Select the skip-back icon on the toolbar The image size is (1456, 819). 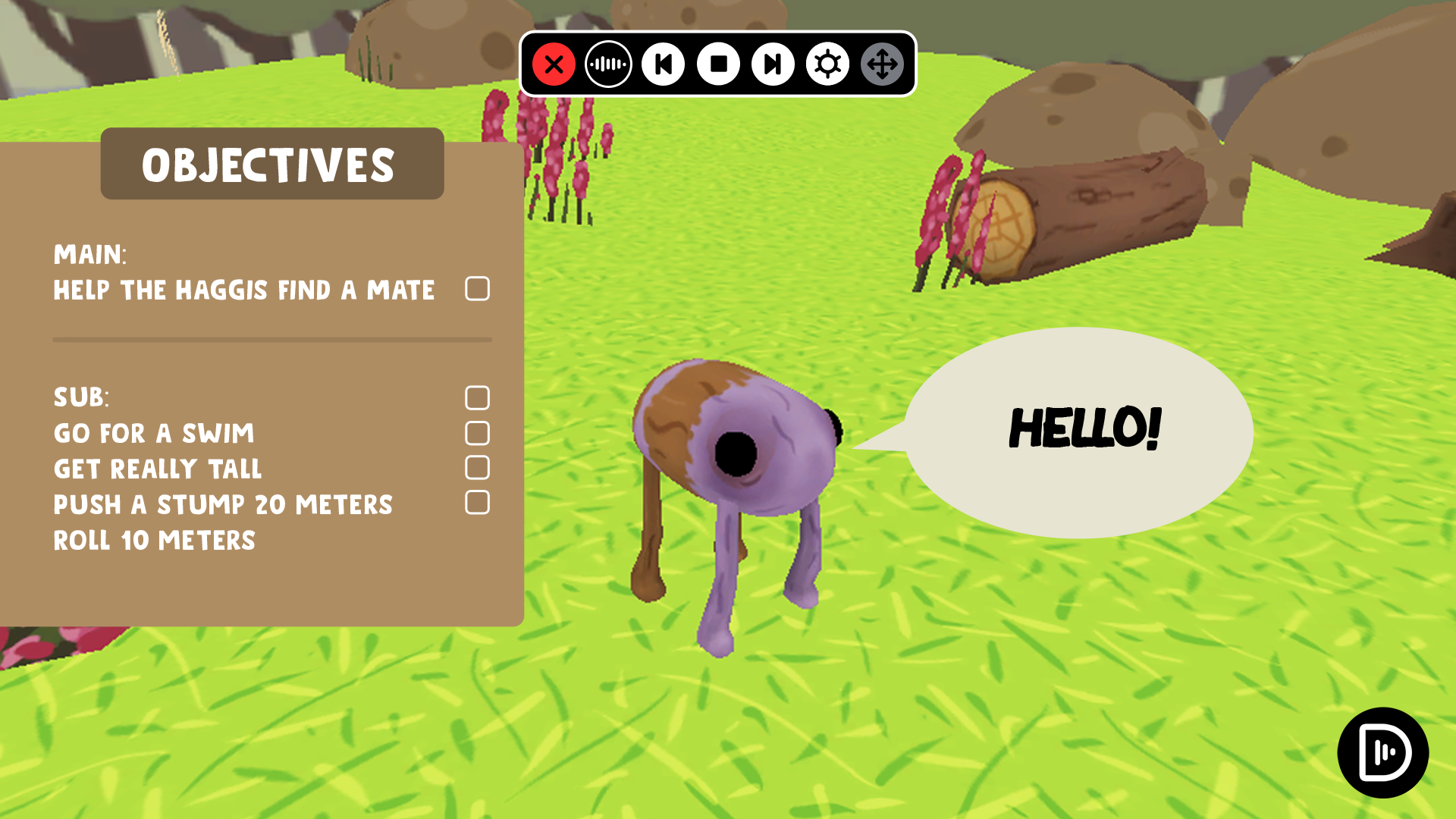(x=662, y=65)
